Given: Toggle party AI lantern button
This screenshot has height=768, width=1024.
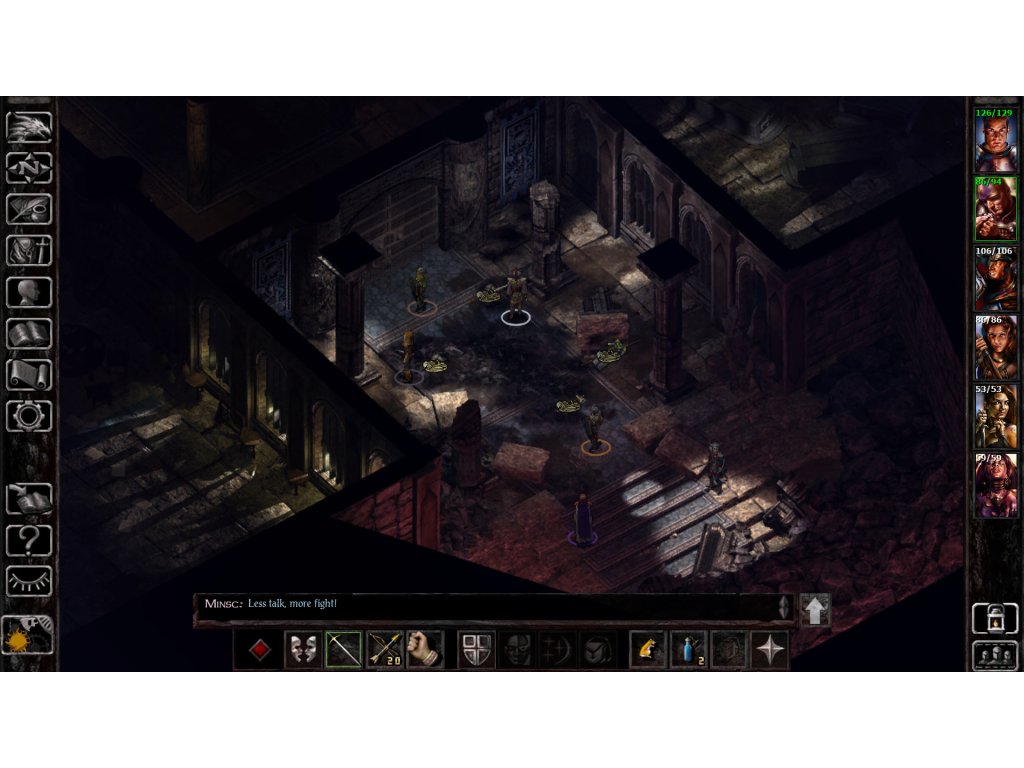Looking at the screenshot, I should click(x=995, y=619).
